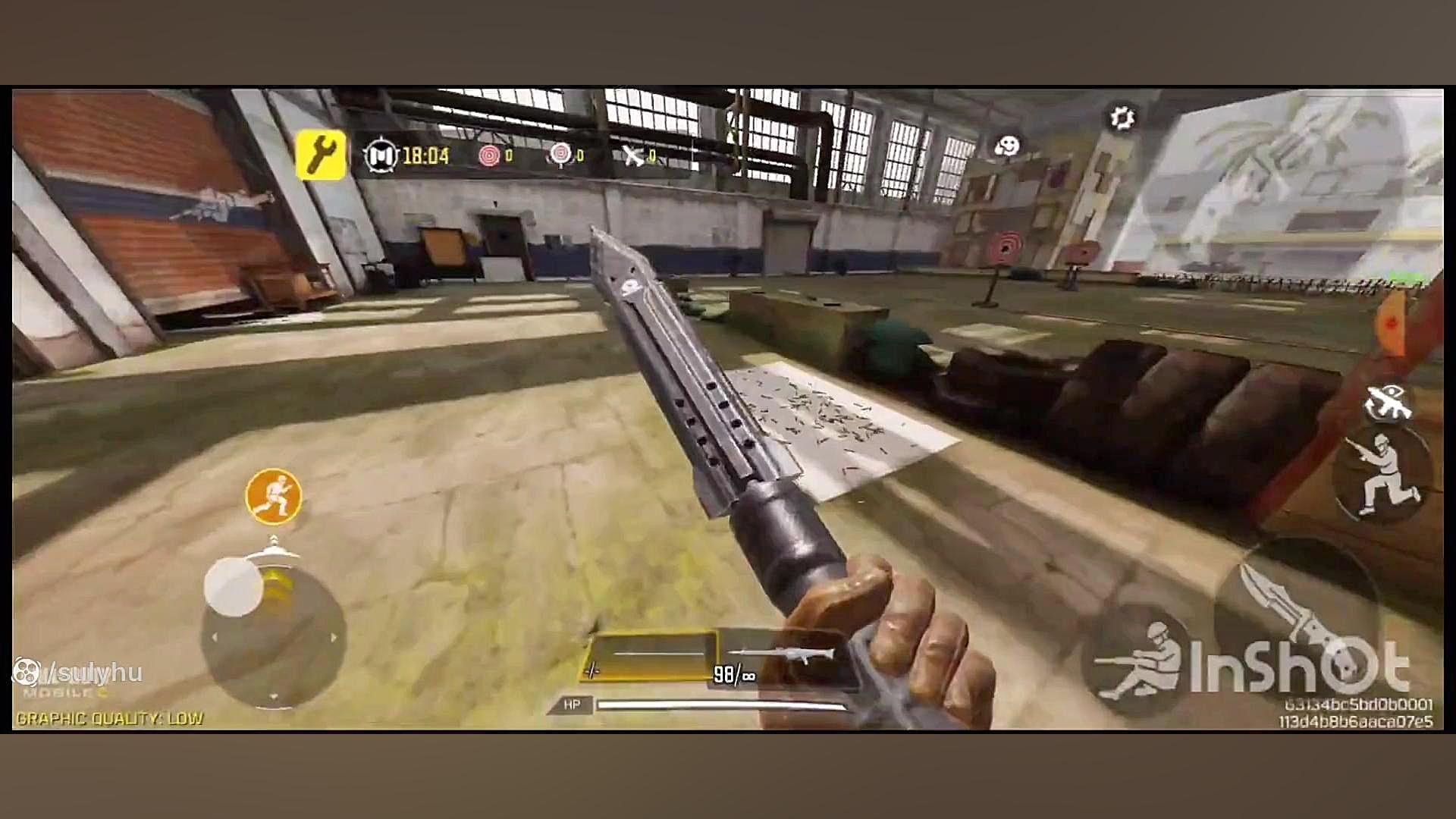
Task: Go prone with the lying soldier button
Action: (1135, 662)
